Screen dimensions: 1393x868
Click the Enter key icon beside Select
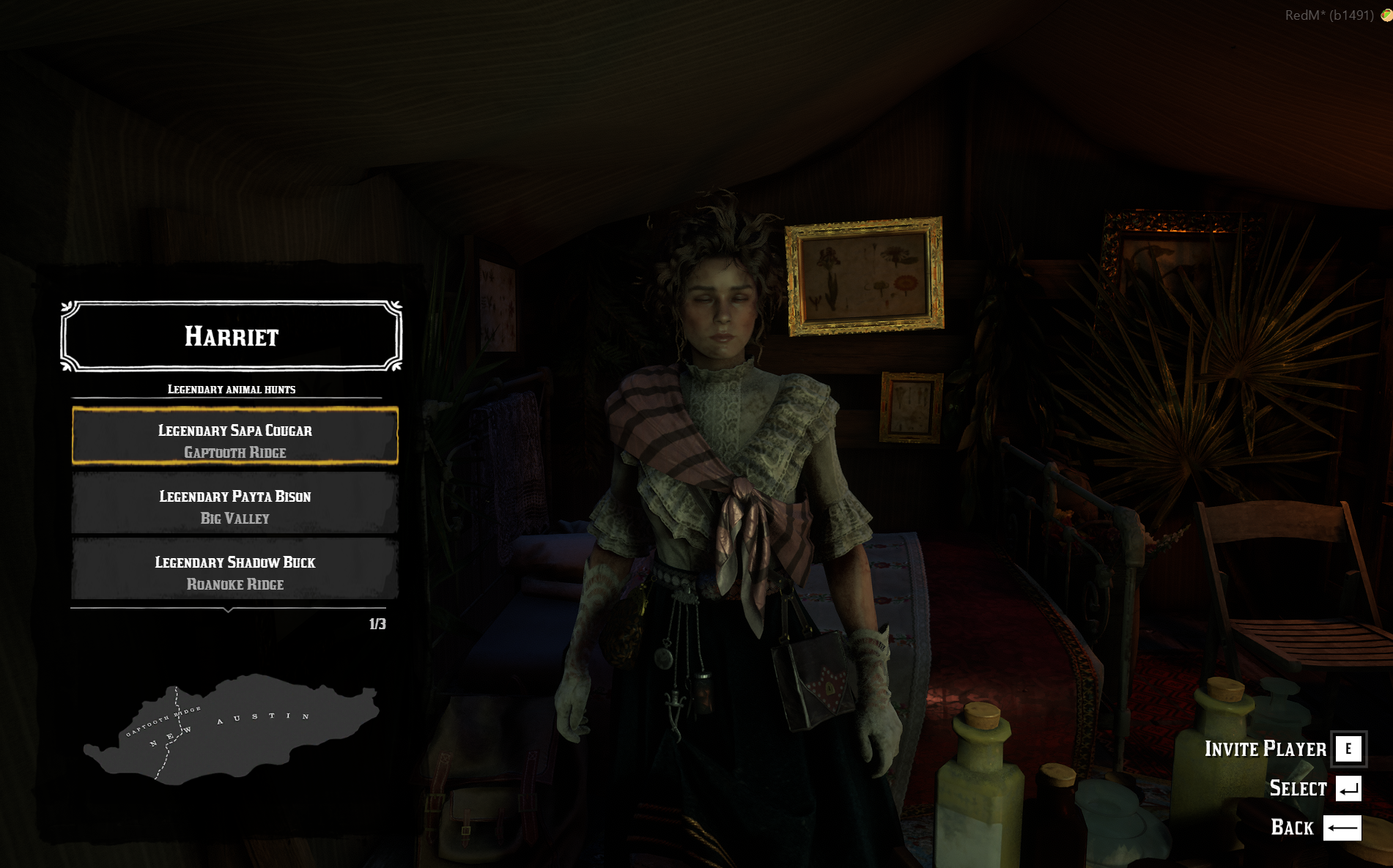tap(1348, 789)
